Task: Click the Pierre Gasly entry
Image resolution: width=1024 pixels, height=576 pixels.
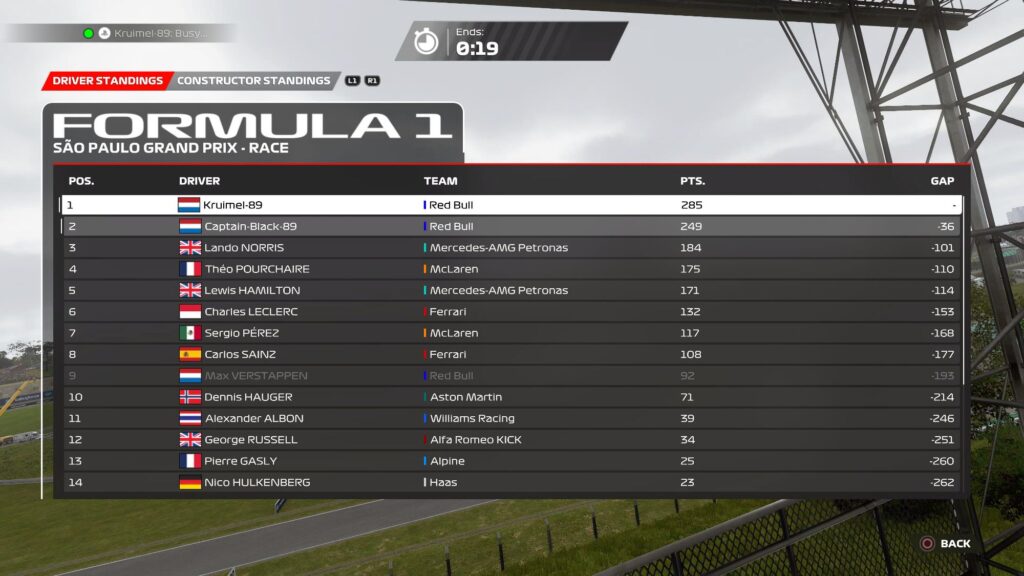Action: [512, 461]
